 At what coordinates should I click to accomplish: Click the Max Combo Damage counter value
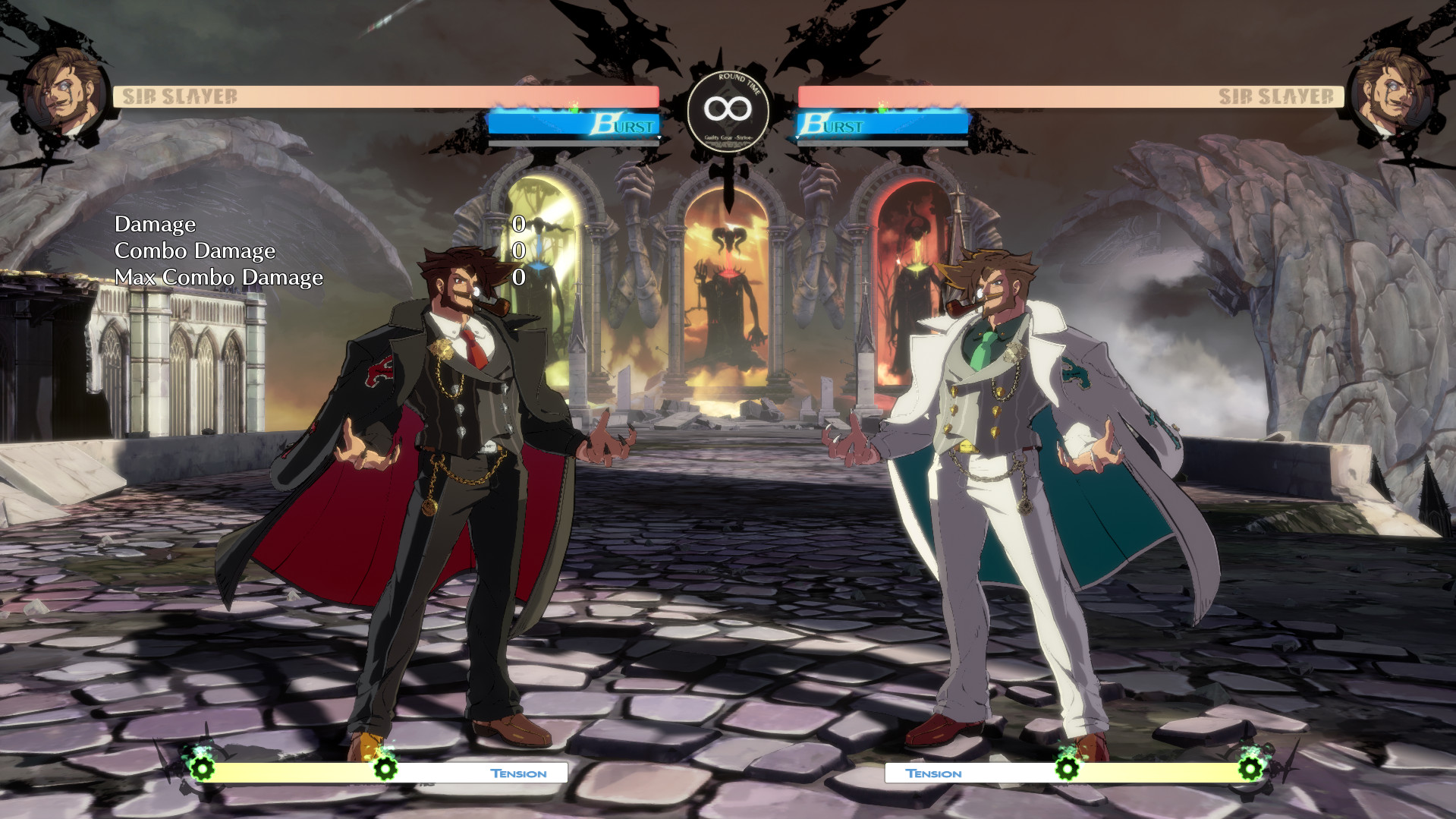pos(519,278)
